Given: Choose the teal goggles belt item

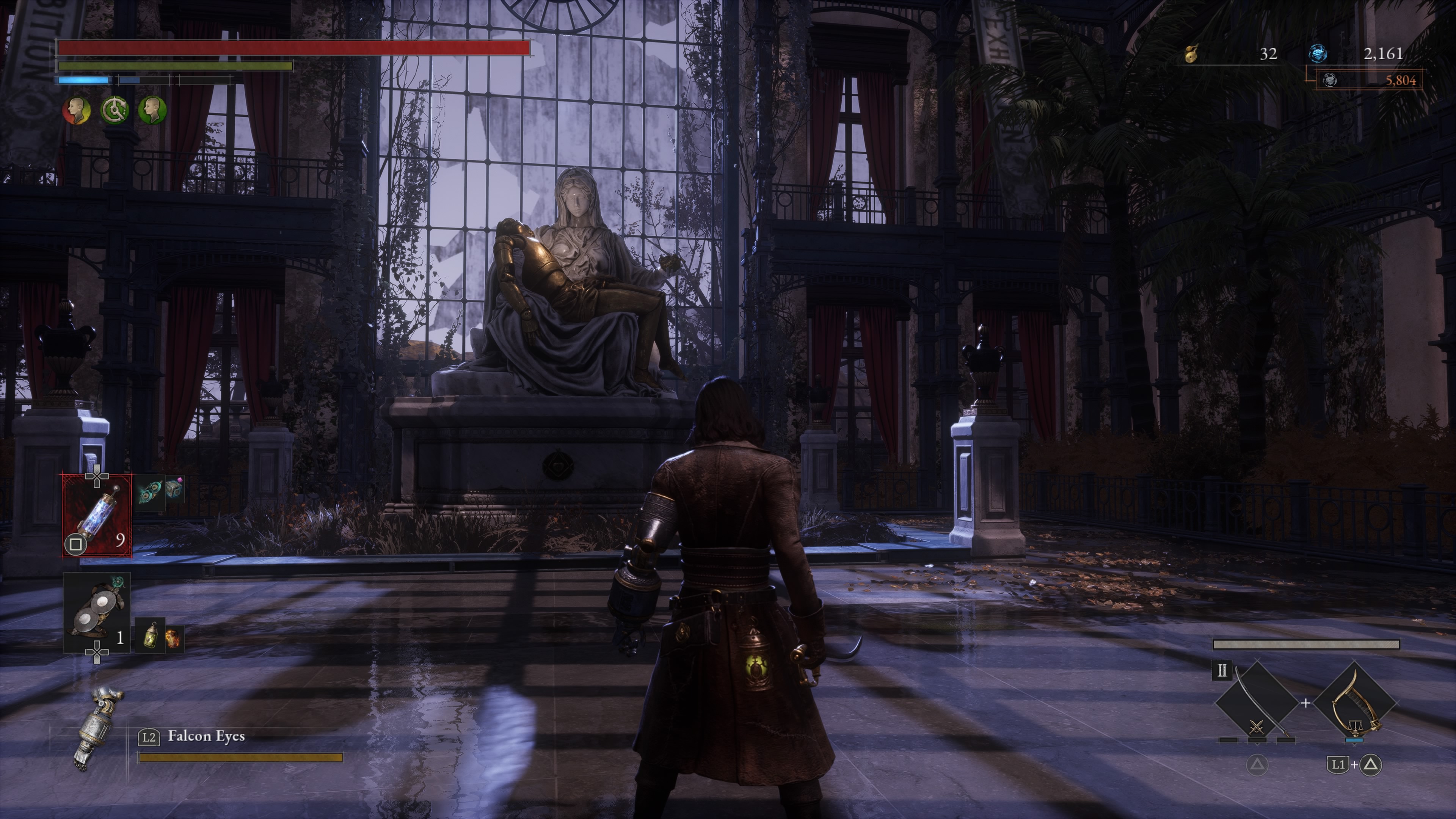Looking at the screenshot, I should (150, 491).
